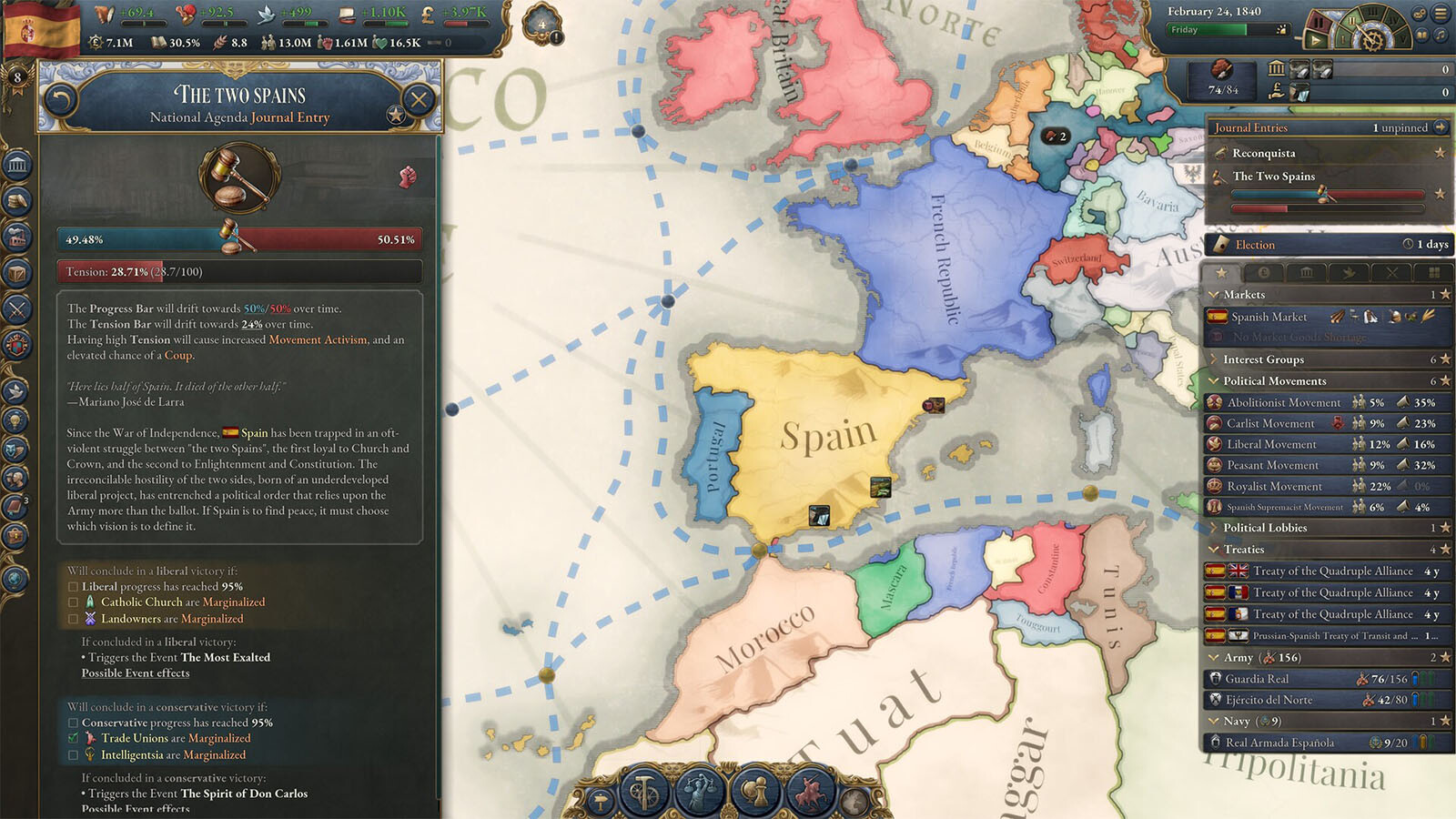Viewport: 1456px width, 819px height.
Task: Go back using the return arrow button
Action: click(x=60, y=98)
